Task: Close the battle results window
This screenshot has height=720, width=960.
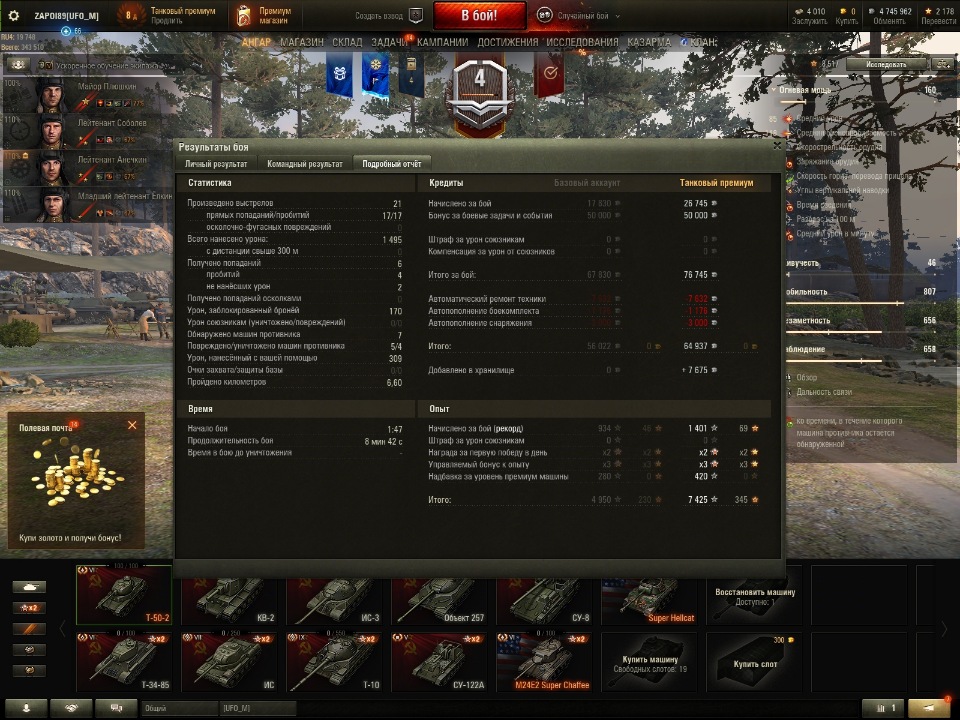Action: tap(777, 146)
